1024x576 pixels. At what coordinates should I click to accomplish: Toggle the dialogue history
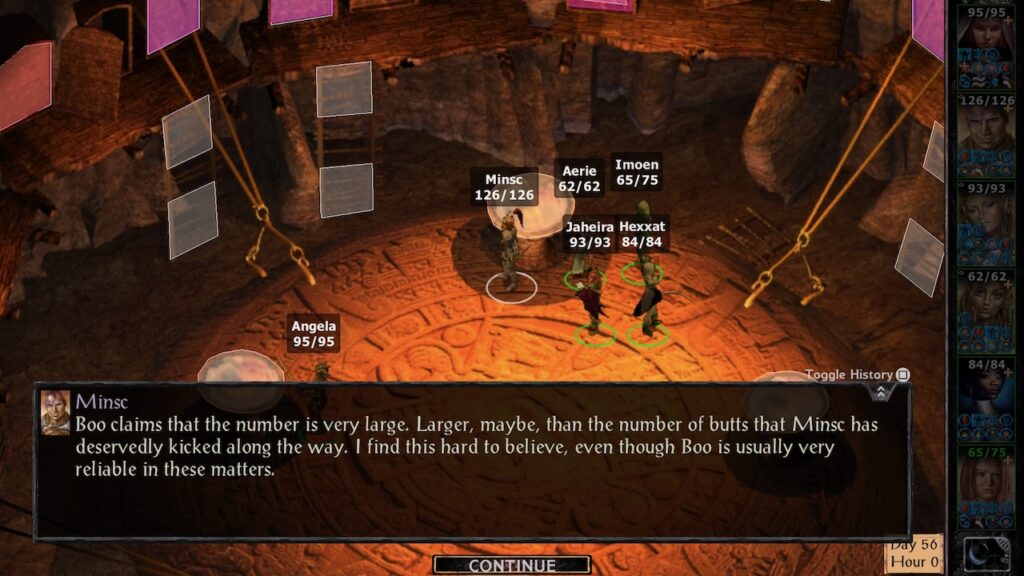[902, 375]
